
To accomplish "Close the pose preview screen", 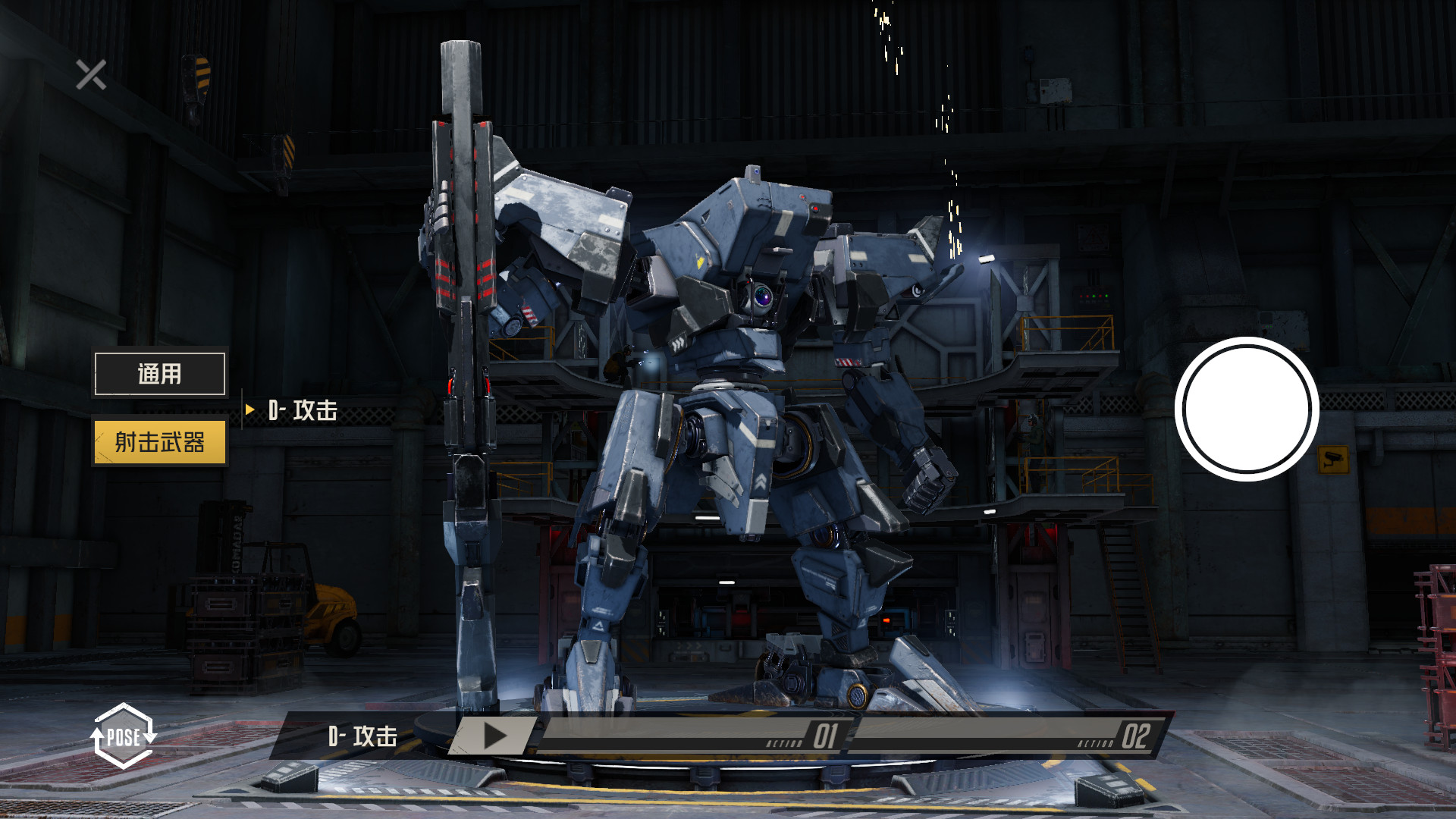I will point(91,75).
